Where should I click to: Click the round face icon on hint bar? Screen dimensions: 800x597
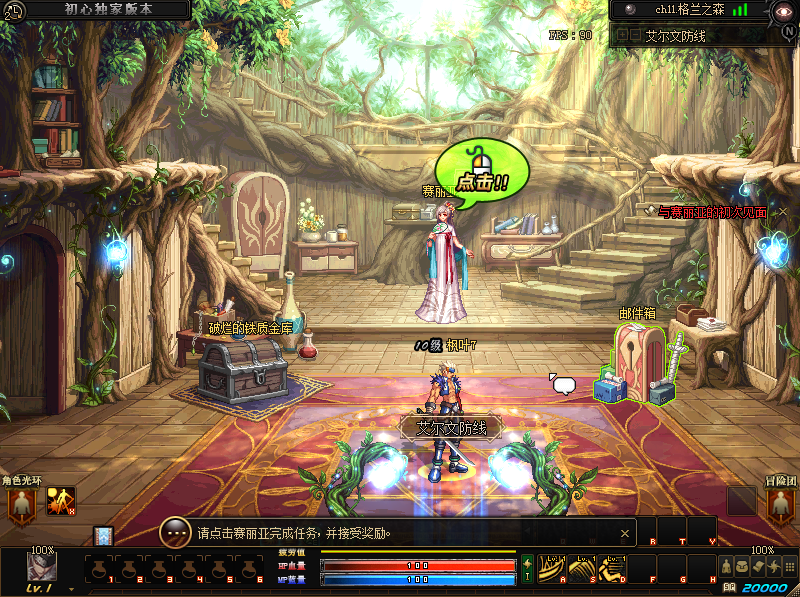coord(176,533)
